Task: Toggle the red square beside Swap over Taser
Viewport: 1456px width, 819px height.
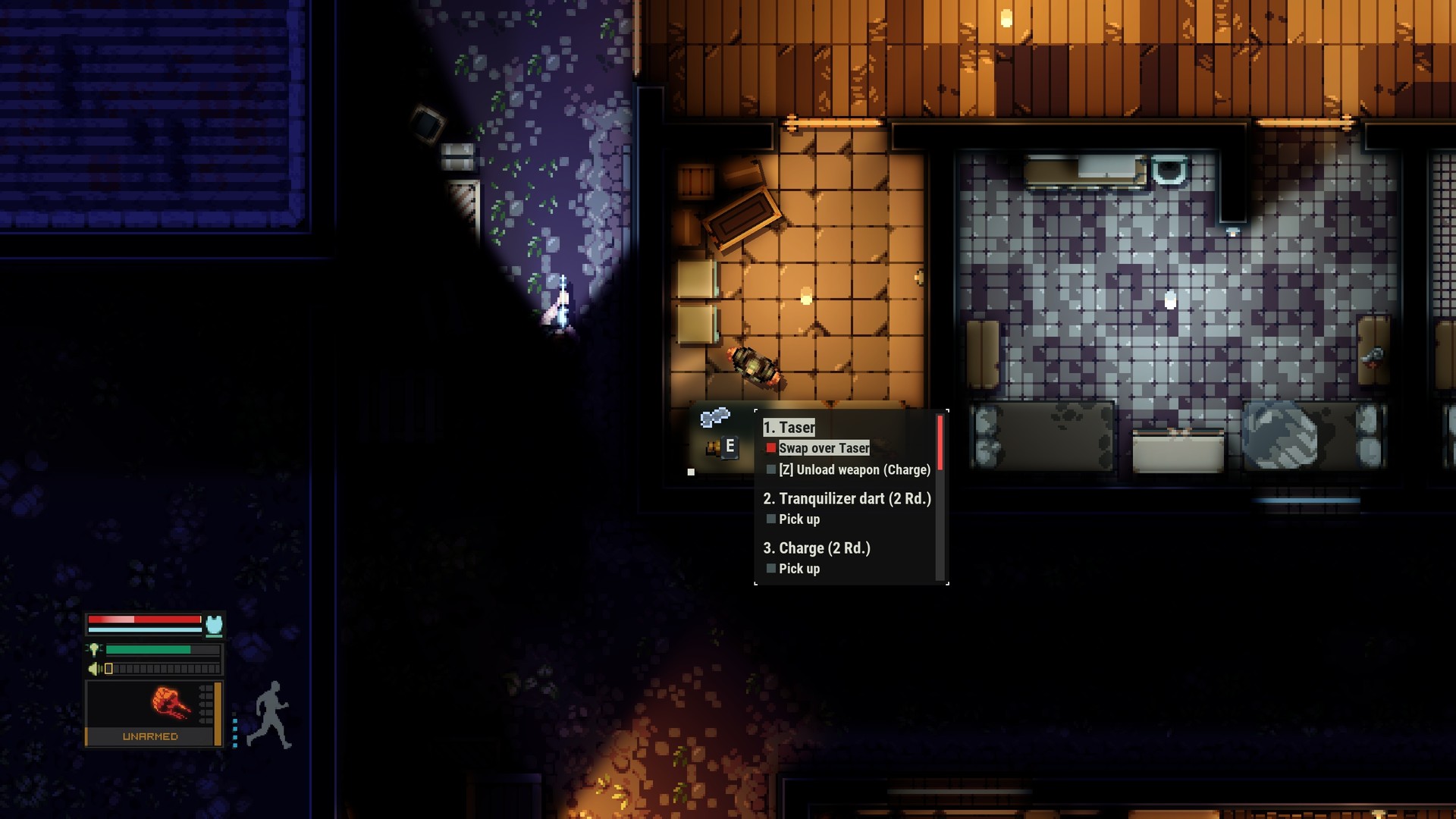Action: (x=772, y=447)
